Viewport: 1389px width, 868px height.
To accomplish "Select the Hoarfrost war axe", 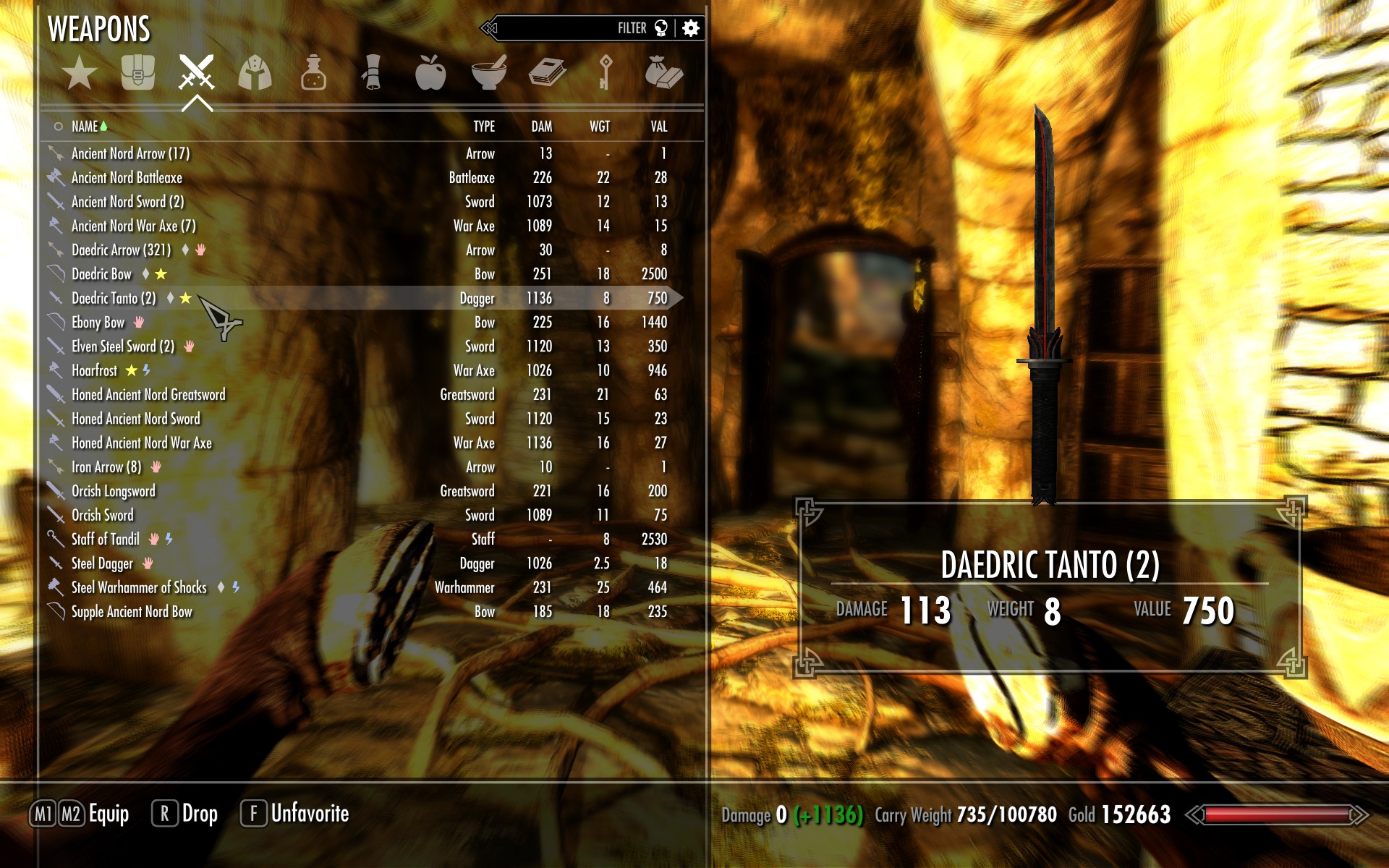I will click(94, 370).
